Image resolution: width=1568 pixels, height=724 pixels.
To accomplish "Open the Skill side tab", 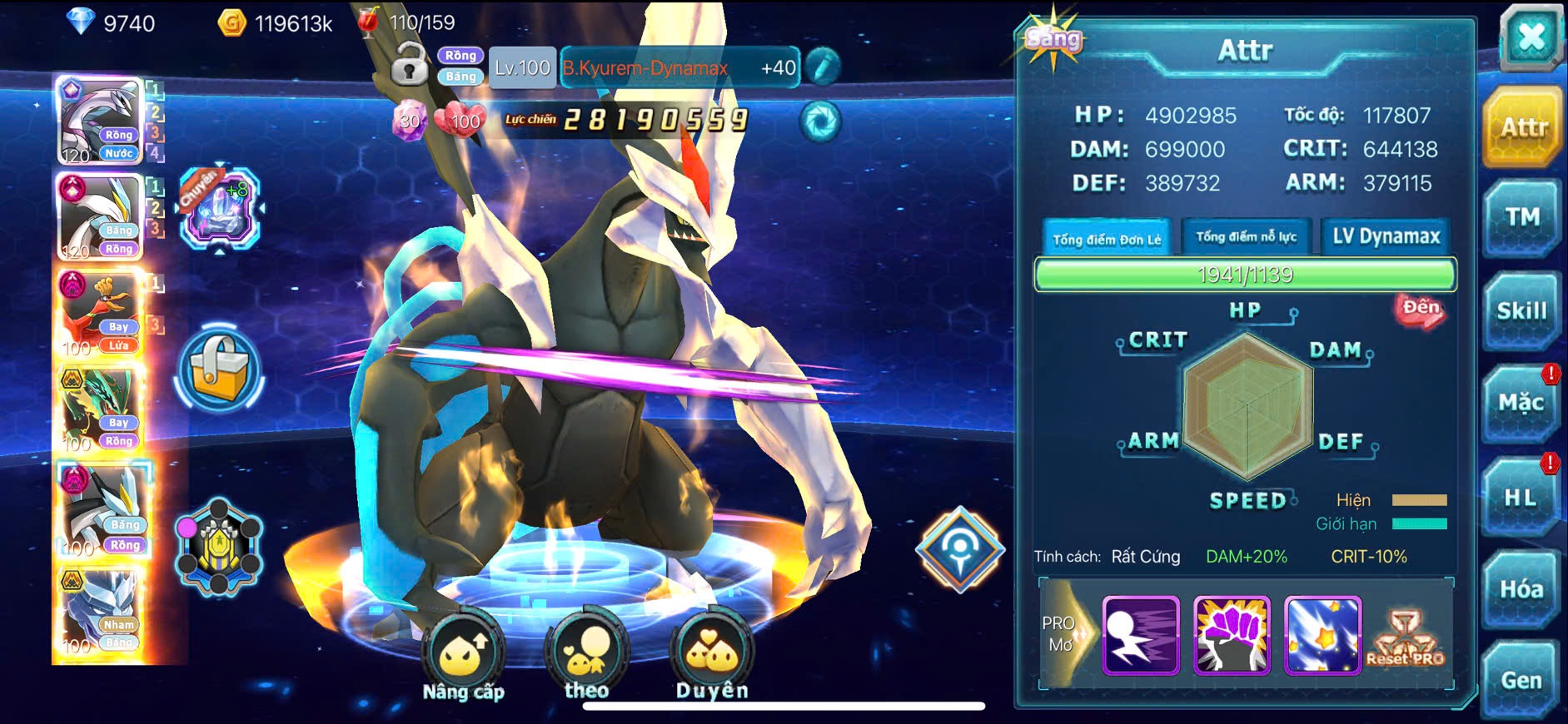I will pos(1521,311).
